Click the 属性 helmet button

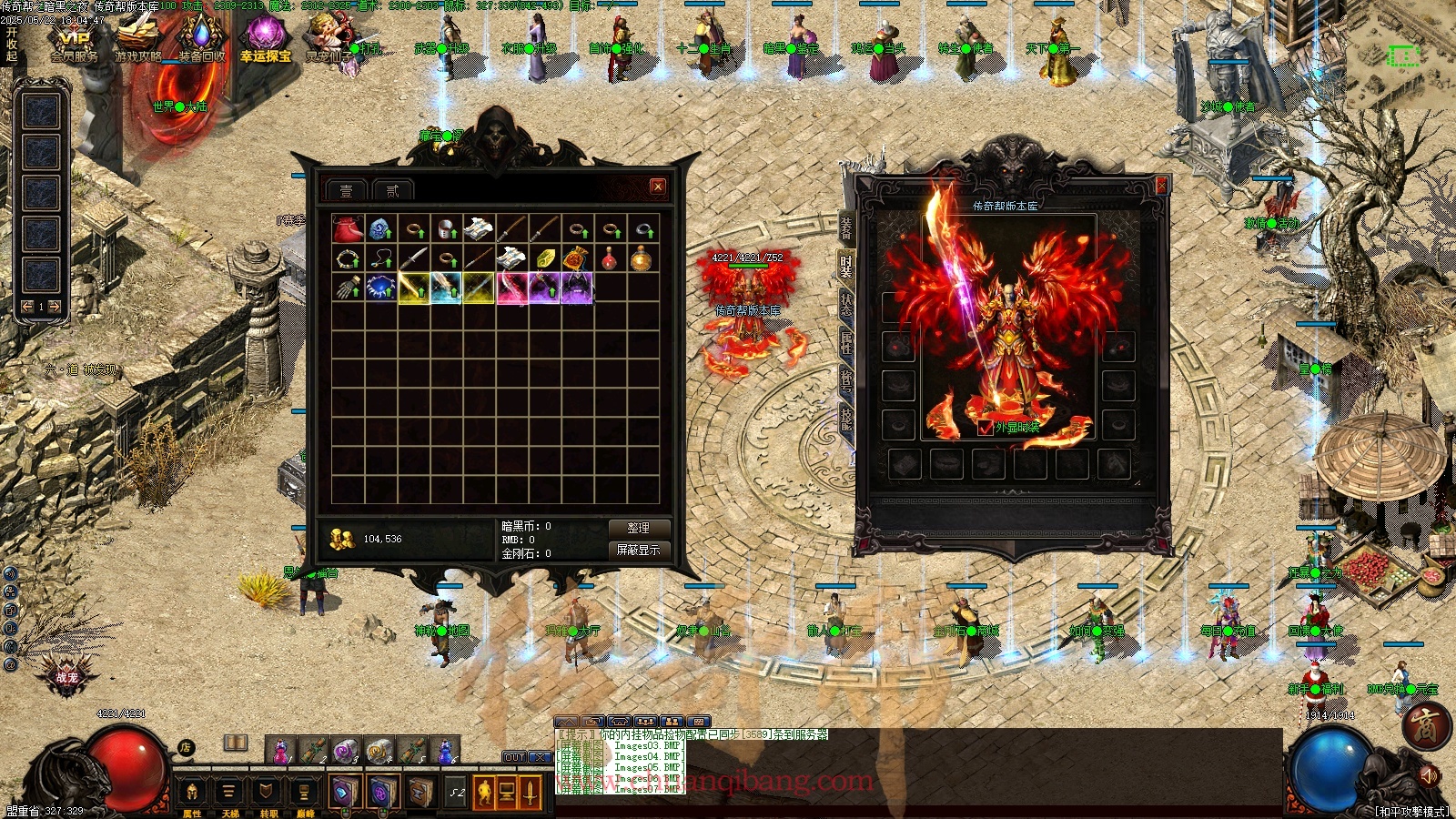coord(192,793)
